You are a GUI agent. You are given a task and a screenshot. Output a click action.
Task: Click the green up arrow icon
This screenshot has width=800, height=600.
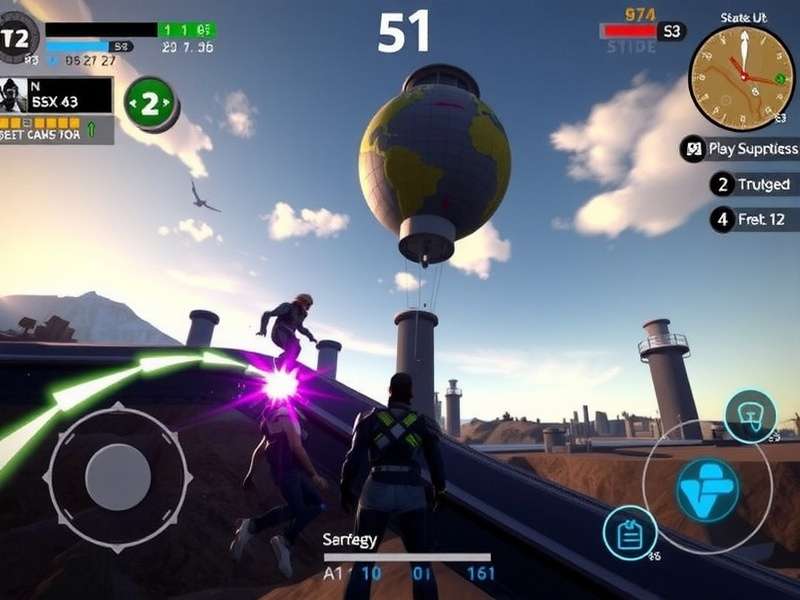coord(92,128)
